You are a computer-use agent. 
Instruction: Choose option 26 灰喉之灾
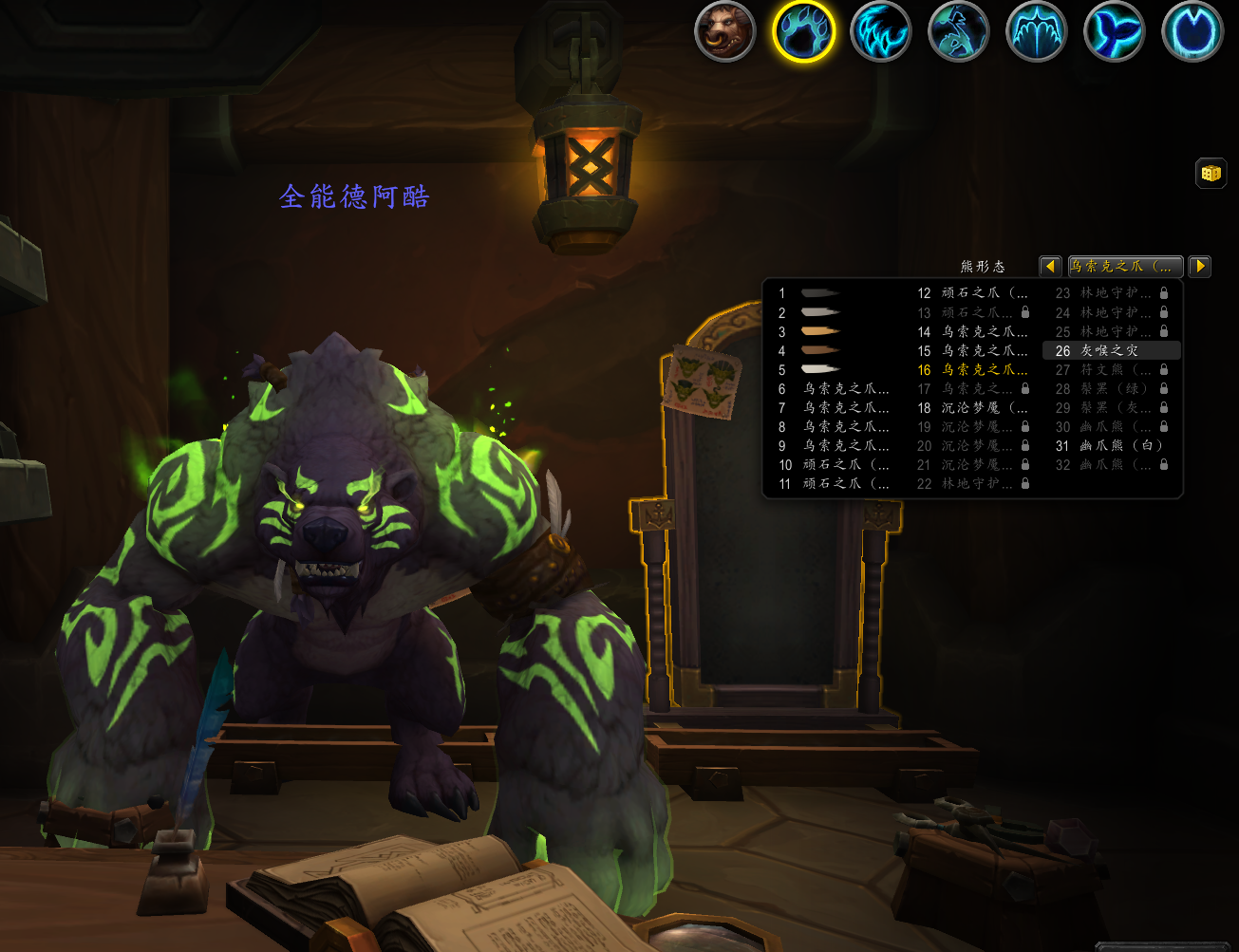pos(1111,351)
